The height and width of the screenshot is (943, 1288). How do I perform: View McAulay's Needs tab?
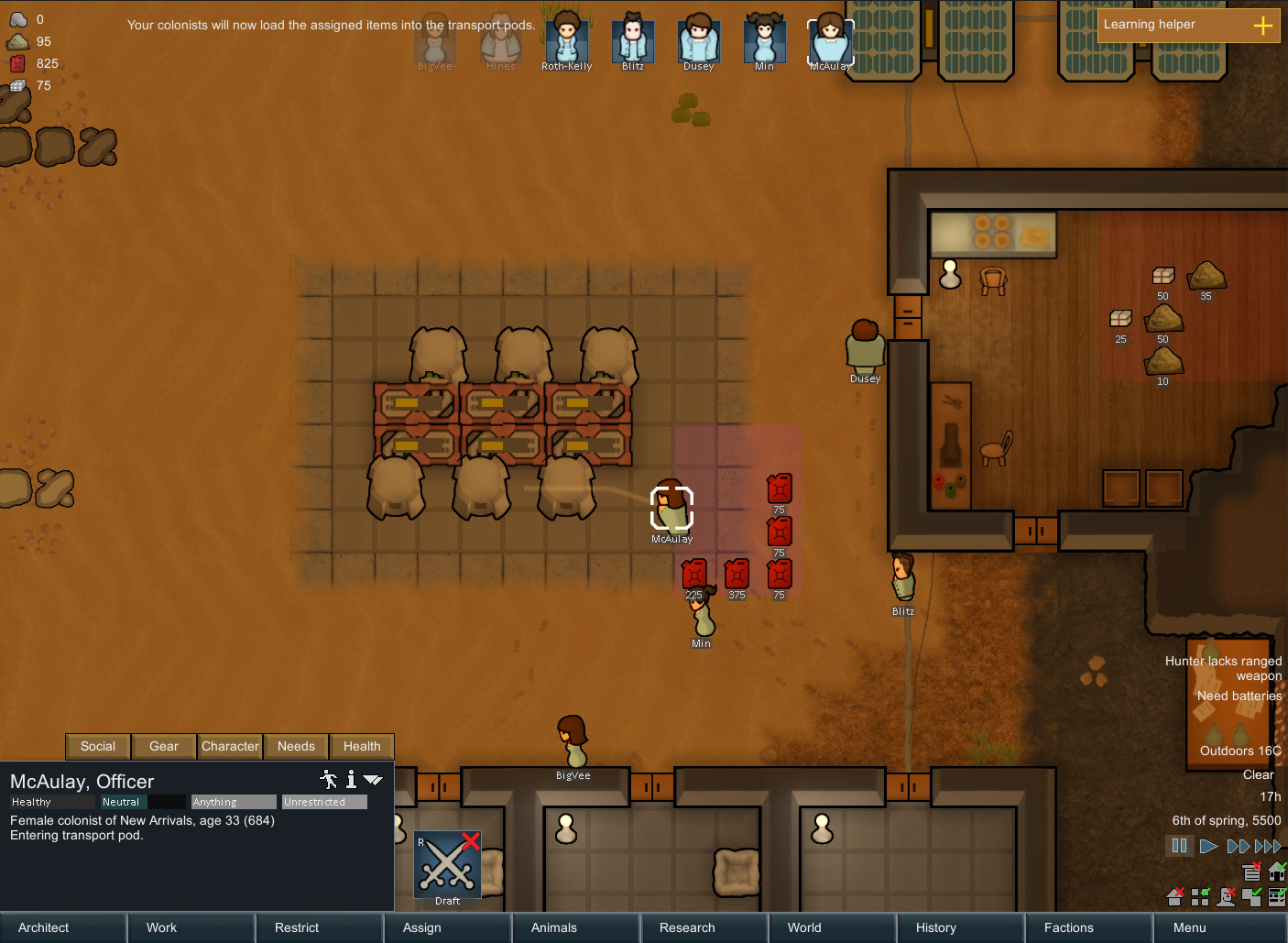(x=296, y=746)
